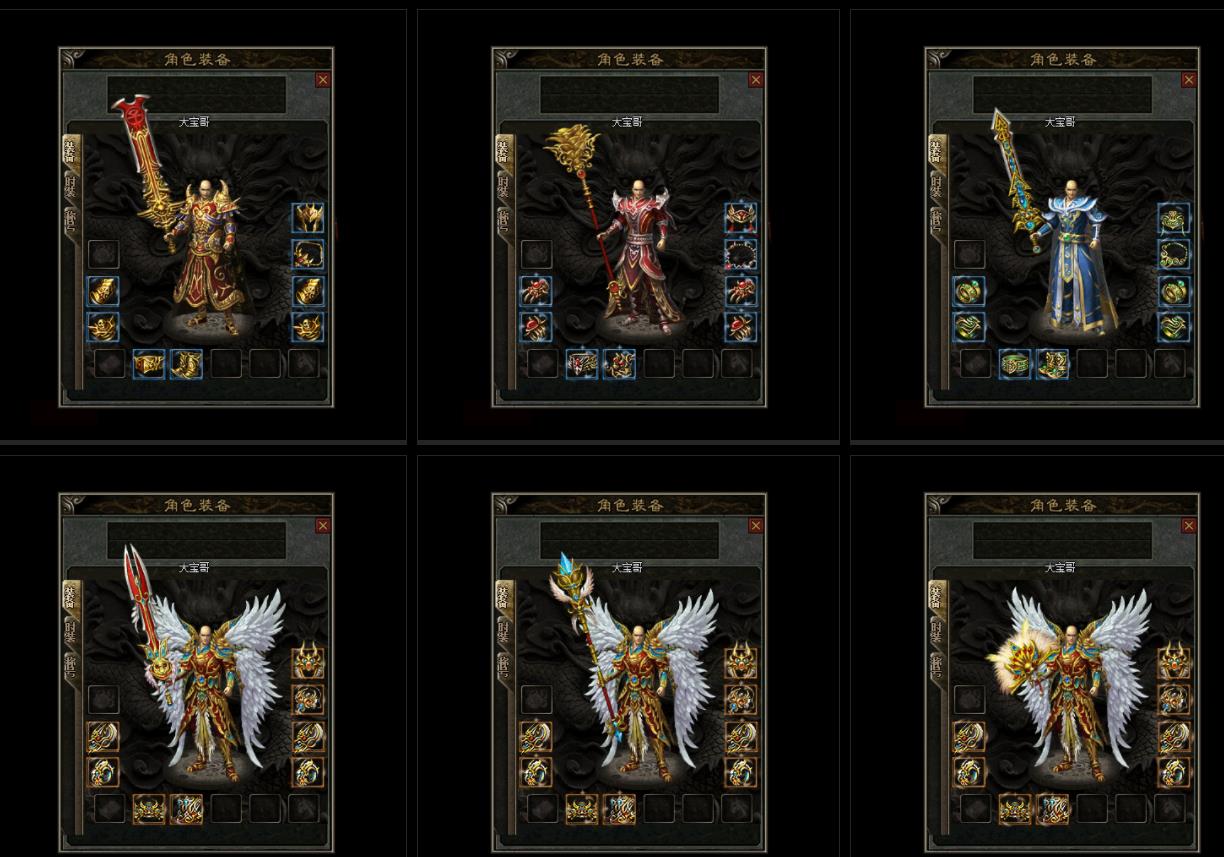
Task: Select the helmet slot in the winged crystal-staff panel
Action: [740, 663]
